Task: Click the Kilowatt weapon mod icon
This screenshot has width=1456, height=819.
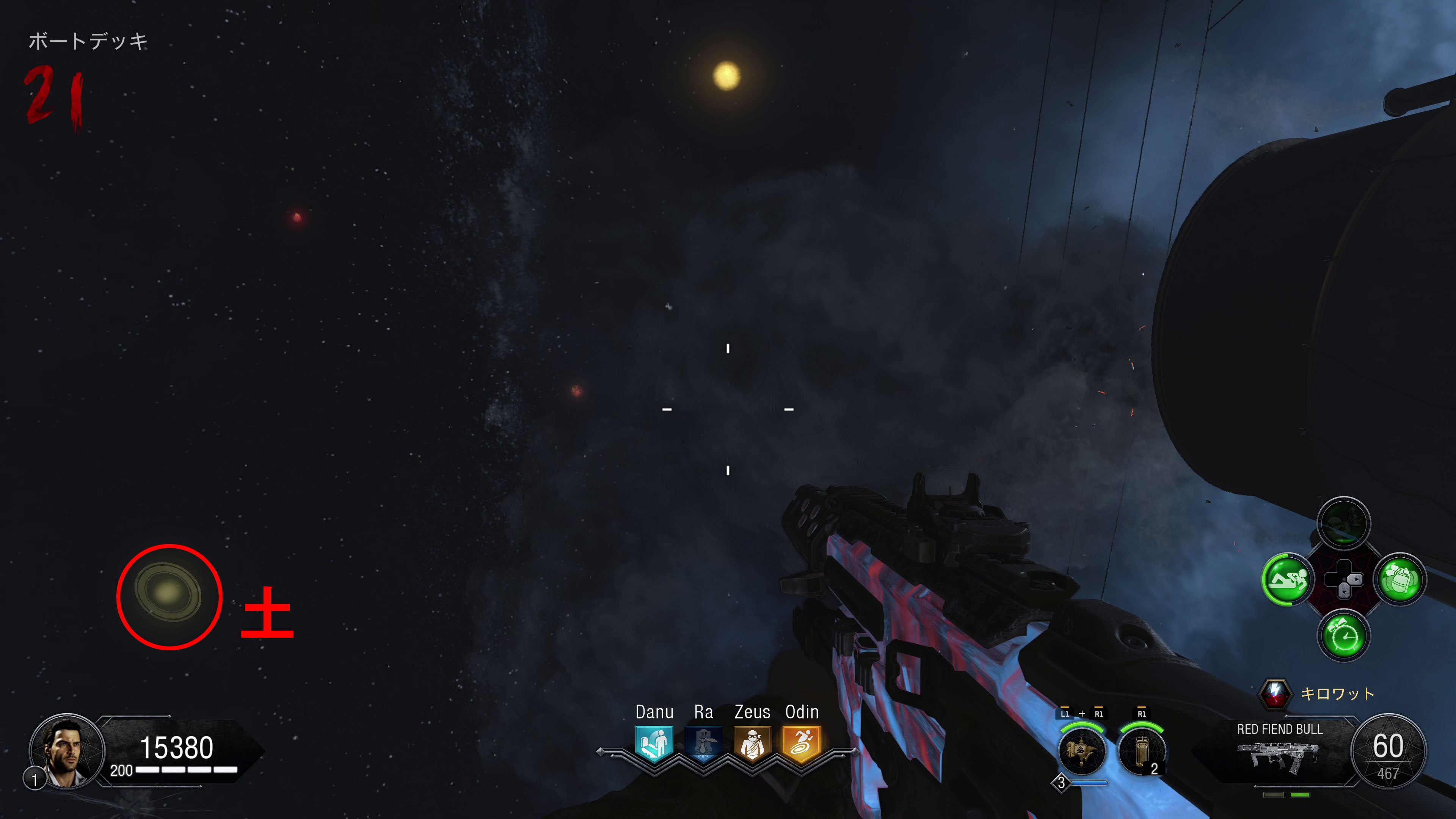Action: [x=1275, y=693]
